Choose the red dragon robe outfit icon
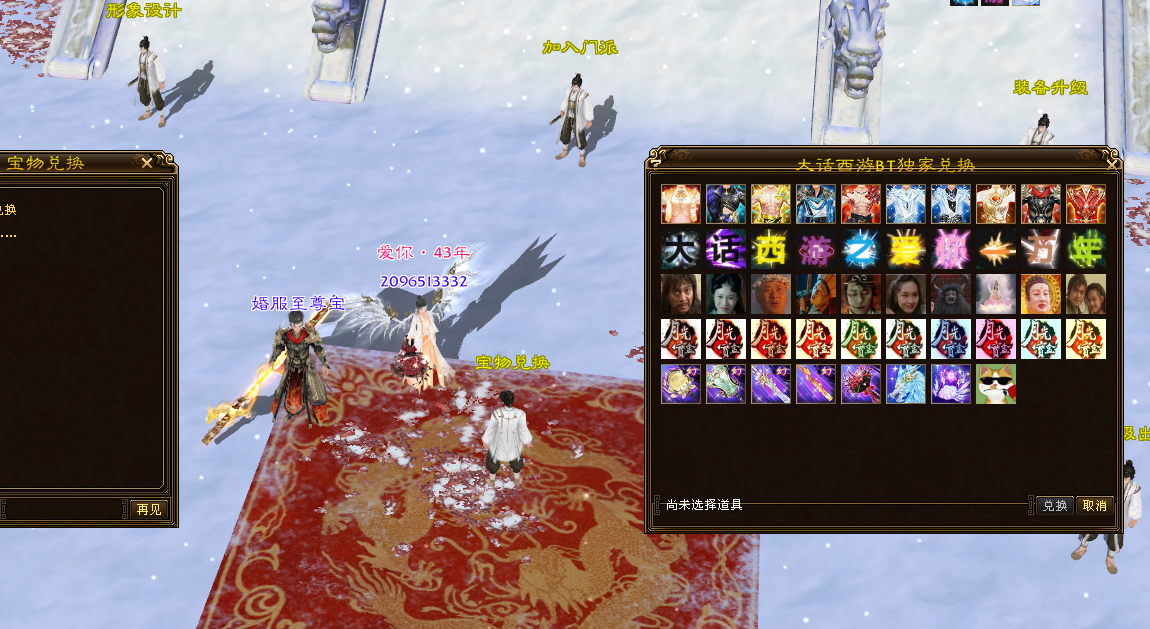Image resolution: width=1150 pixels, height=629 pixels. [1085, 204]
